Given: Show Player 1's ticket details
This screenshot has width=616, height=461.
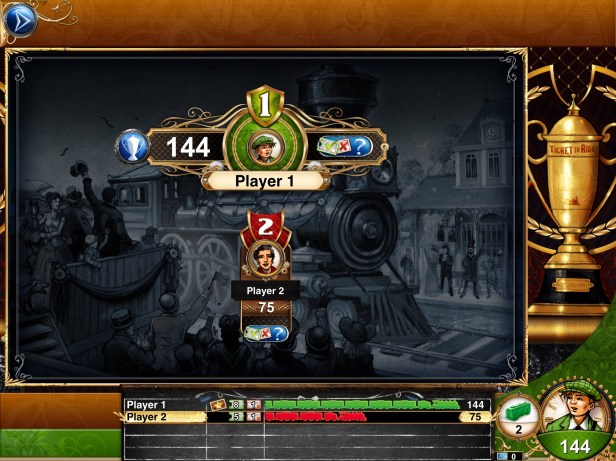Looking at the screenshot, I should tap(345, 146).
